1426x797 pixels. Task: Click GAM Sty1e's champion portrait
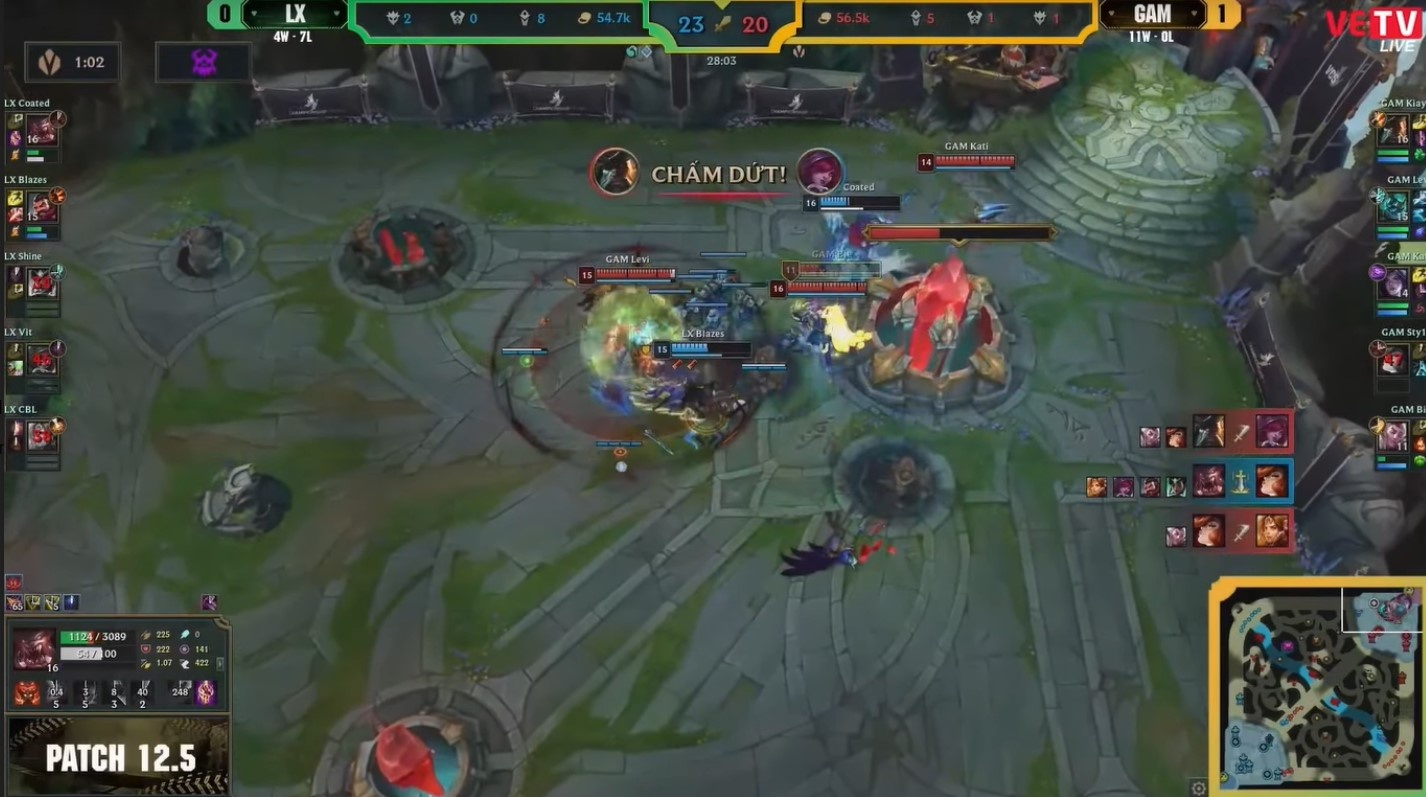1393,358
